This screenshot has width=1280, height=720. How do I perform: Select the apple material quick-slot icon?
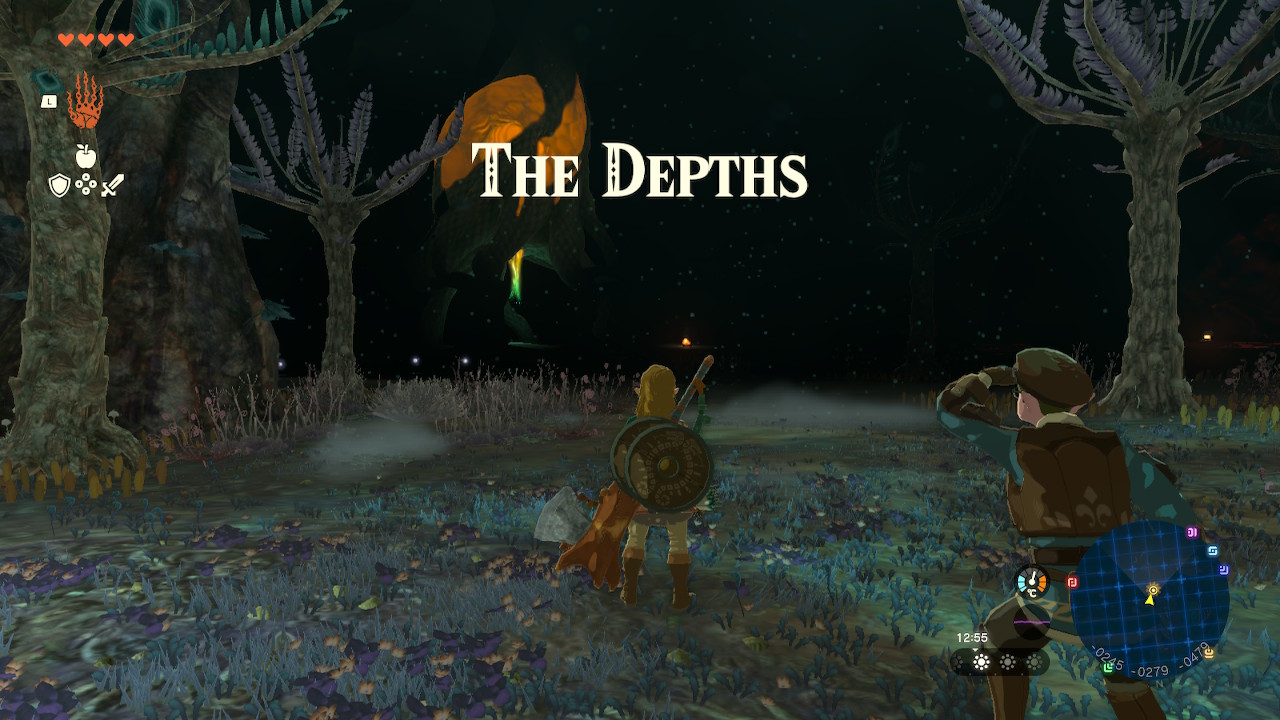tap(86, 155)
